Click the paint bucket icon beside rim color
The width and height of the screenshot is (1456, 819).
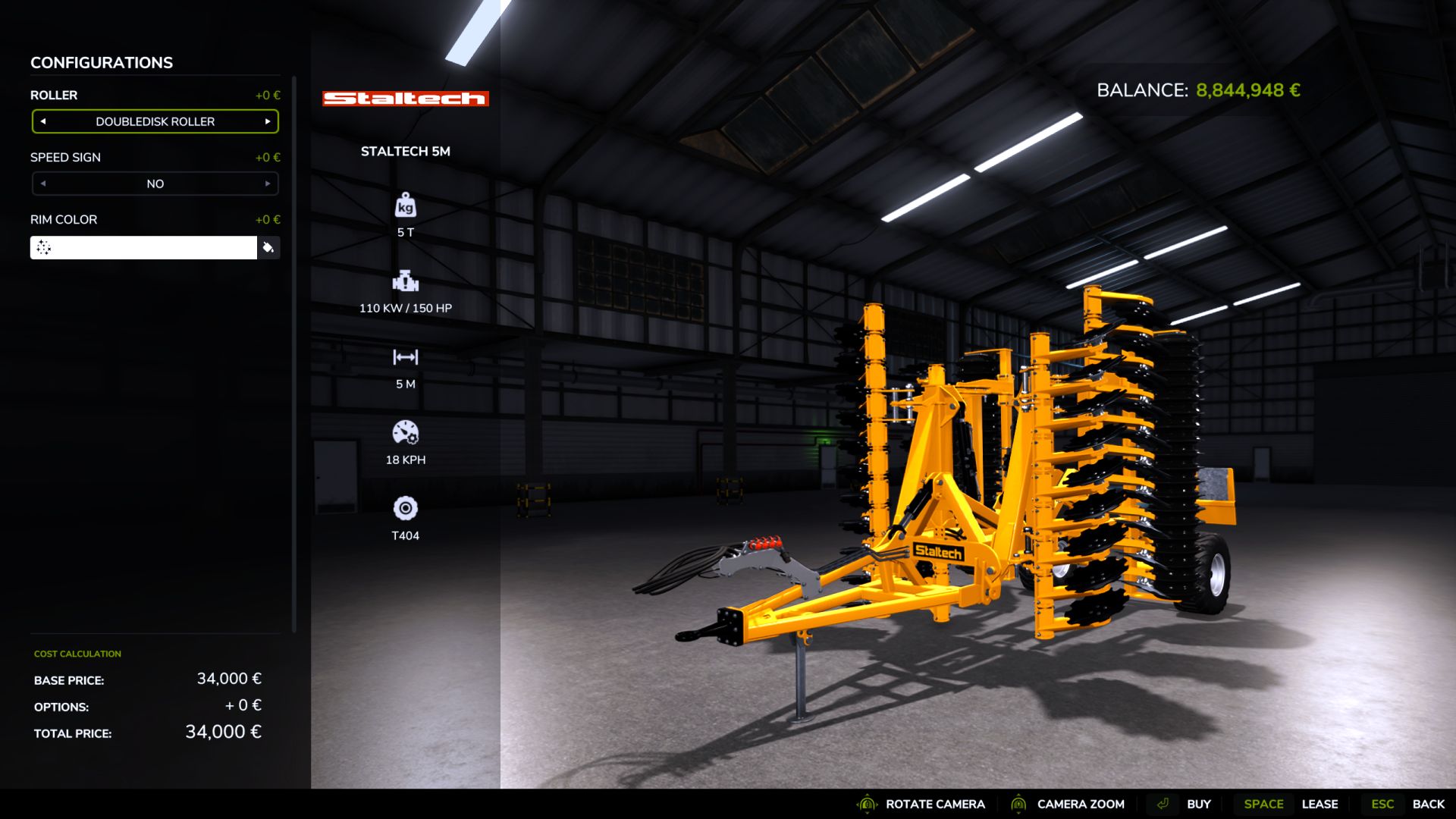coord(269,247)
